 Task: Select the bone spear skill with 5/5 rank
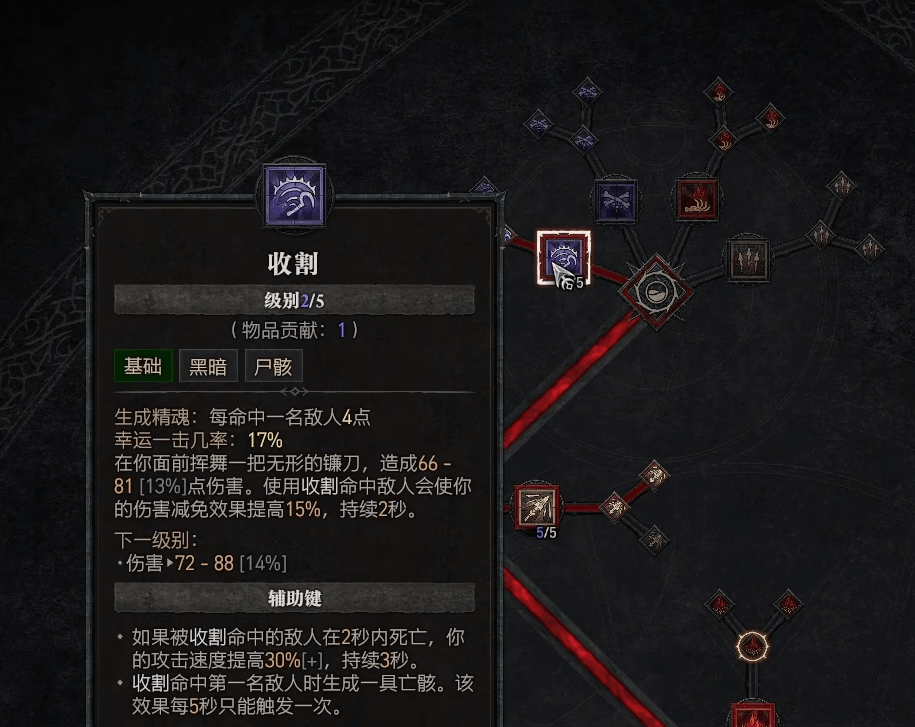[x=538, y=506]
